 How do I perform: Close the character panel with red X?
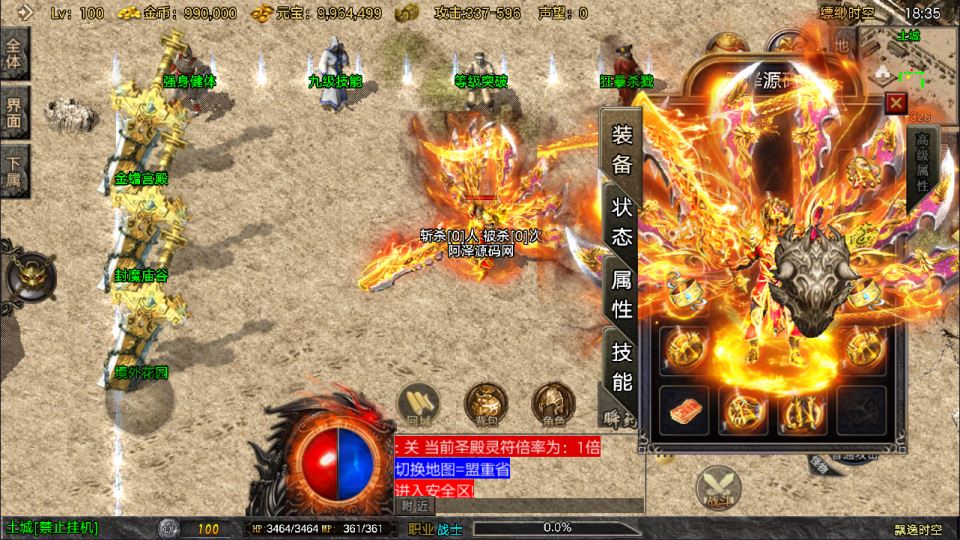click(x=896, y=102)
